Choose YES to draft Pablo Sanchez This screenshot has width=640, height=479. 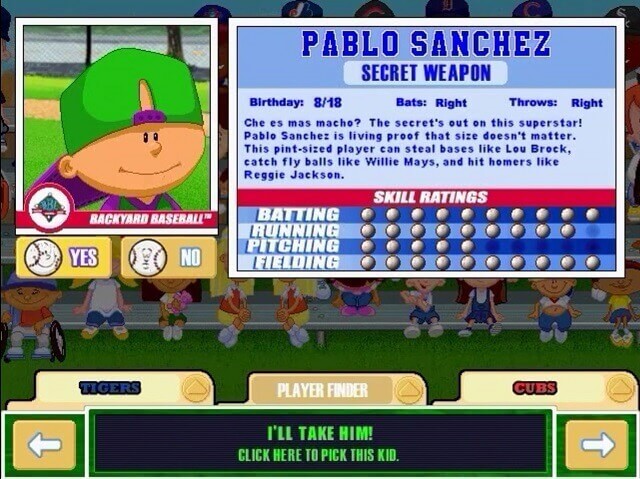tap(64, 258)
